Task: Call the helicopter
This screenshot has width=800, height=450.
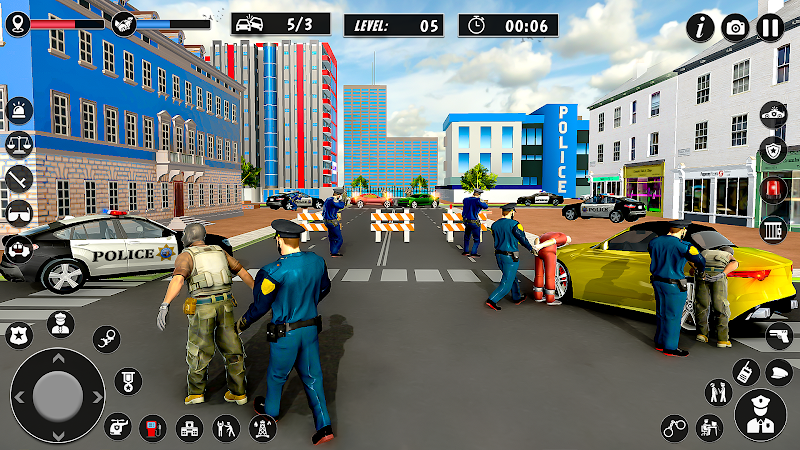Action: pyautogui.click(x=118, y=428)
